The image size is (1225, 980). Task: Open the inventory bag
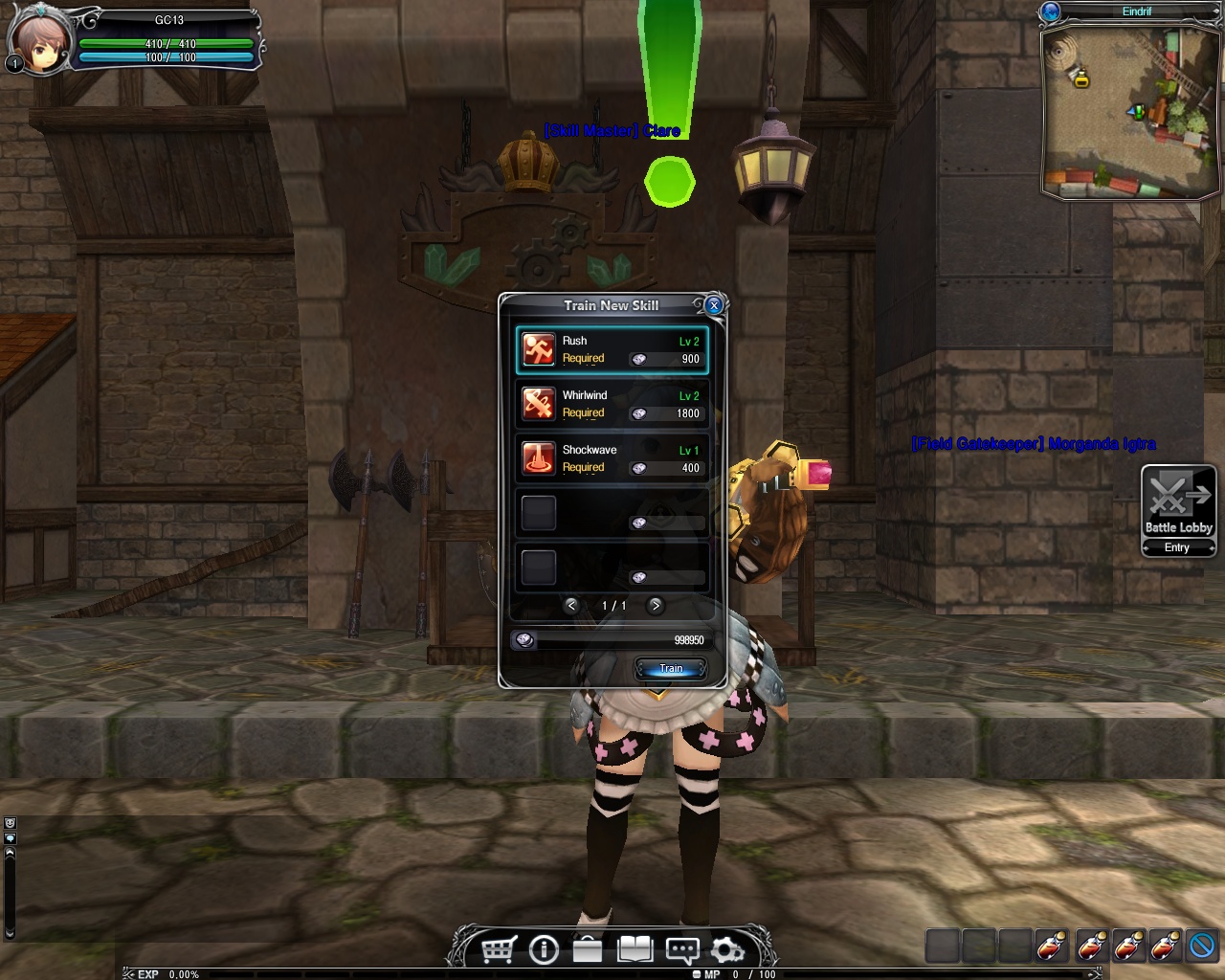tap(588, 949)
